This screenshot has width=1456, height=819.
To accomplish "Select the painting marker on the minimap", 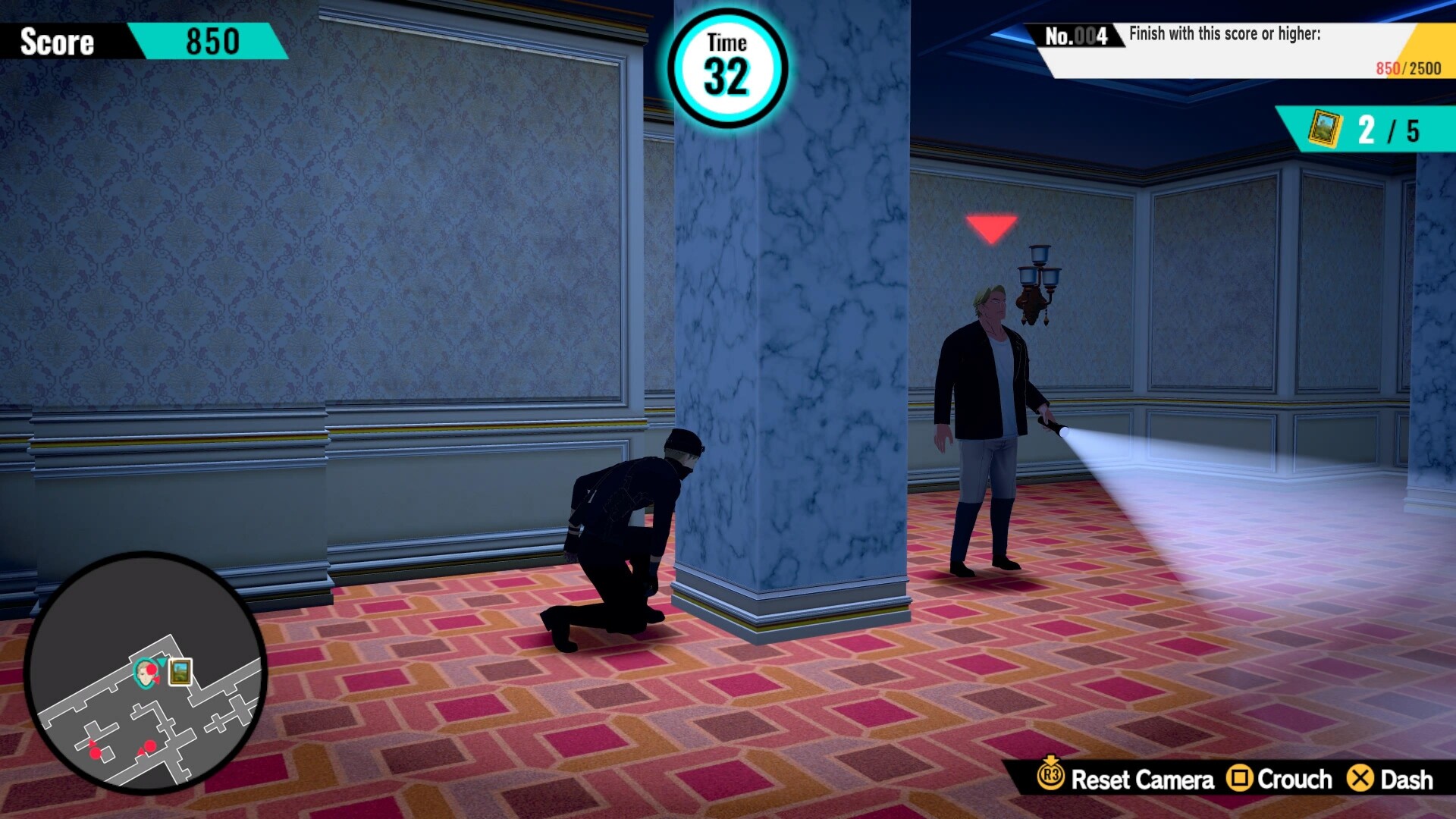I will [180, 672].
